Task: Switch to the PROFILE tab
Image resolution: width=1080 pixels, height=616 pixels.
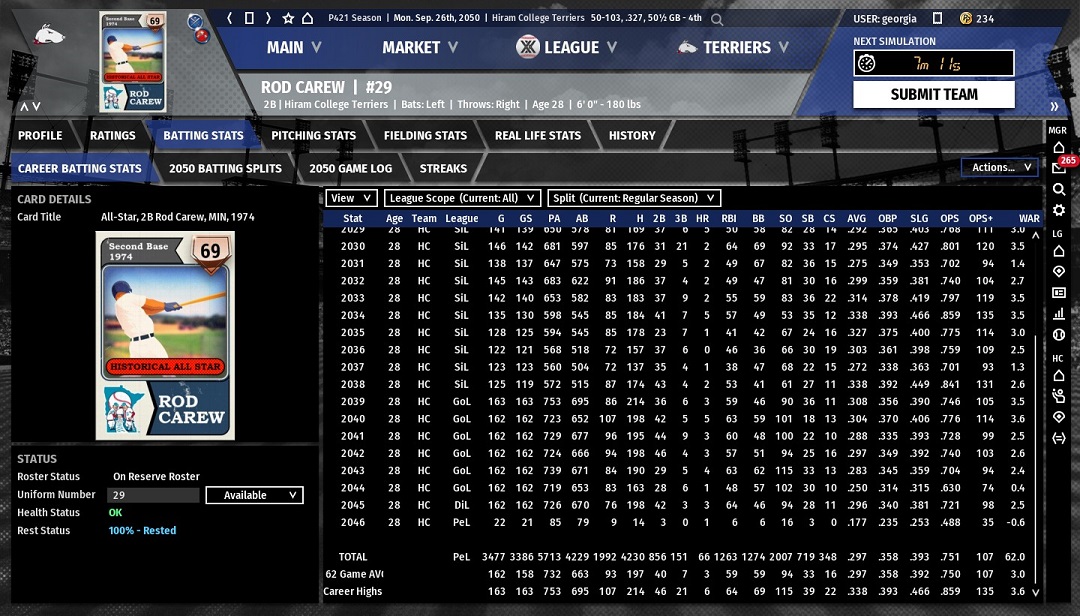Action: click(x=40, y=135)
